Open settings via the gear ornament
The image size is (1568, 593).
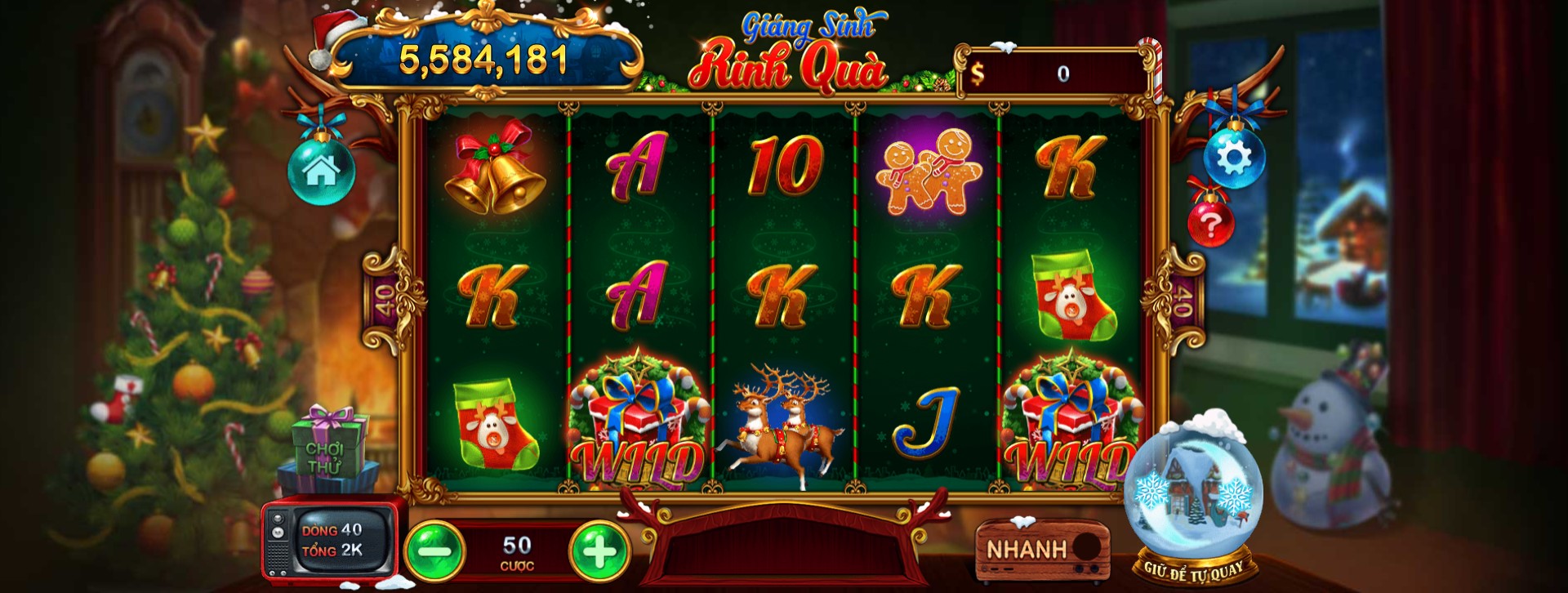[x=1234, y=157]
